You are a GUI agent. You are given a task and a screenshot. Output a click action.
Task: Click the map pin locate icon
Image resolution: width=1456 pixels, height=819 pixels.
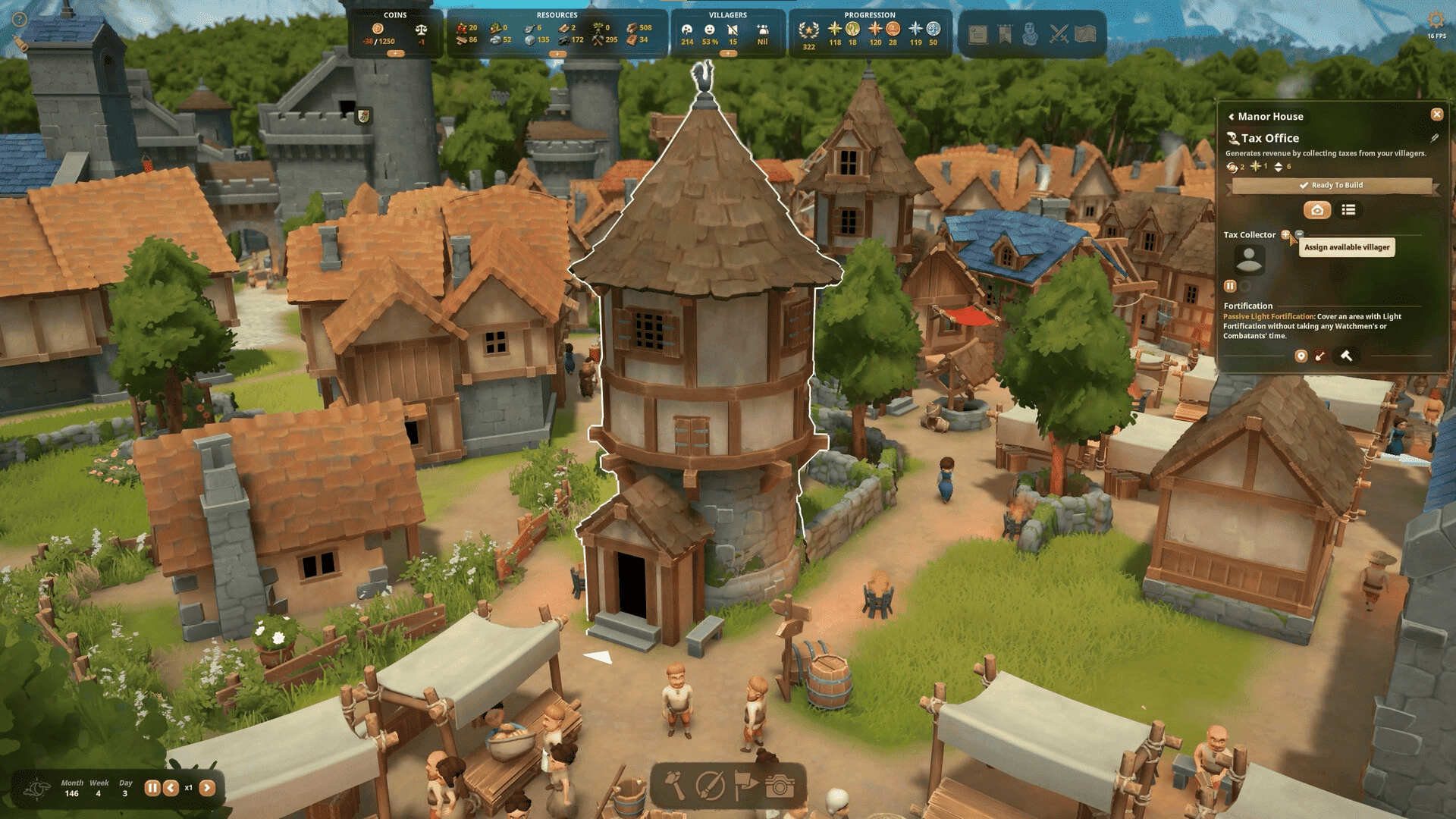[1301, 356]
